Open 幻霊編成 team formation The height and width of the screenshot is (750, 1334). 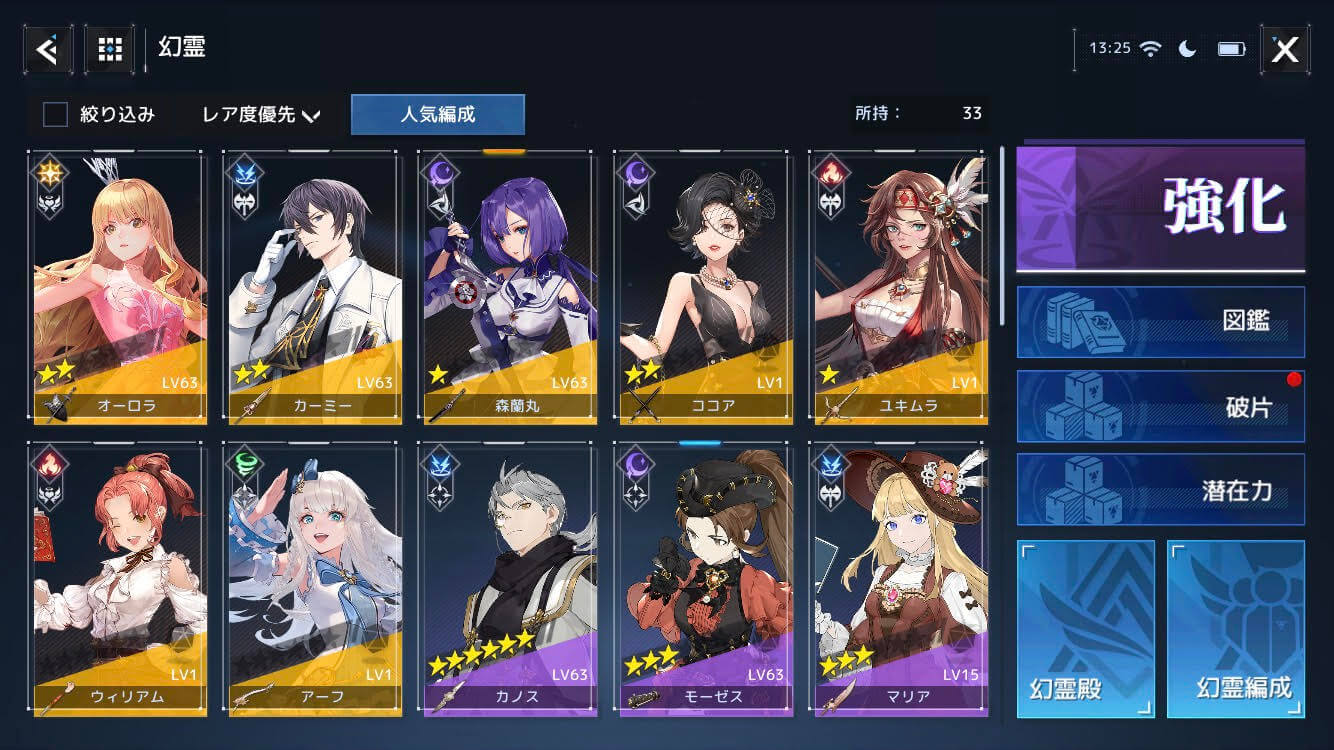[1235, 629]
